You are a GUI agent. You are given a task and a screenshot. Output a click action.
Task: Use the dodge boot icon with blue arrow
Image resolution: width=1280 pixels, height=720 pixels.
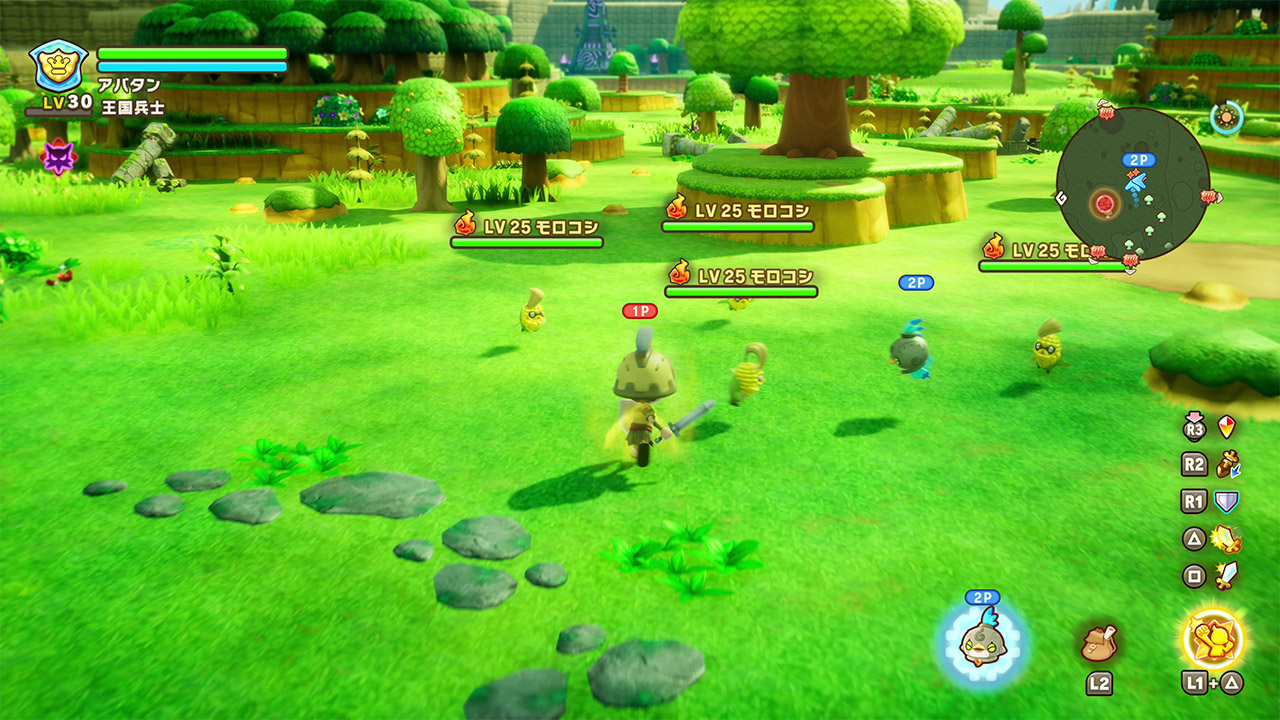click(1227, 465)
